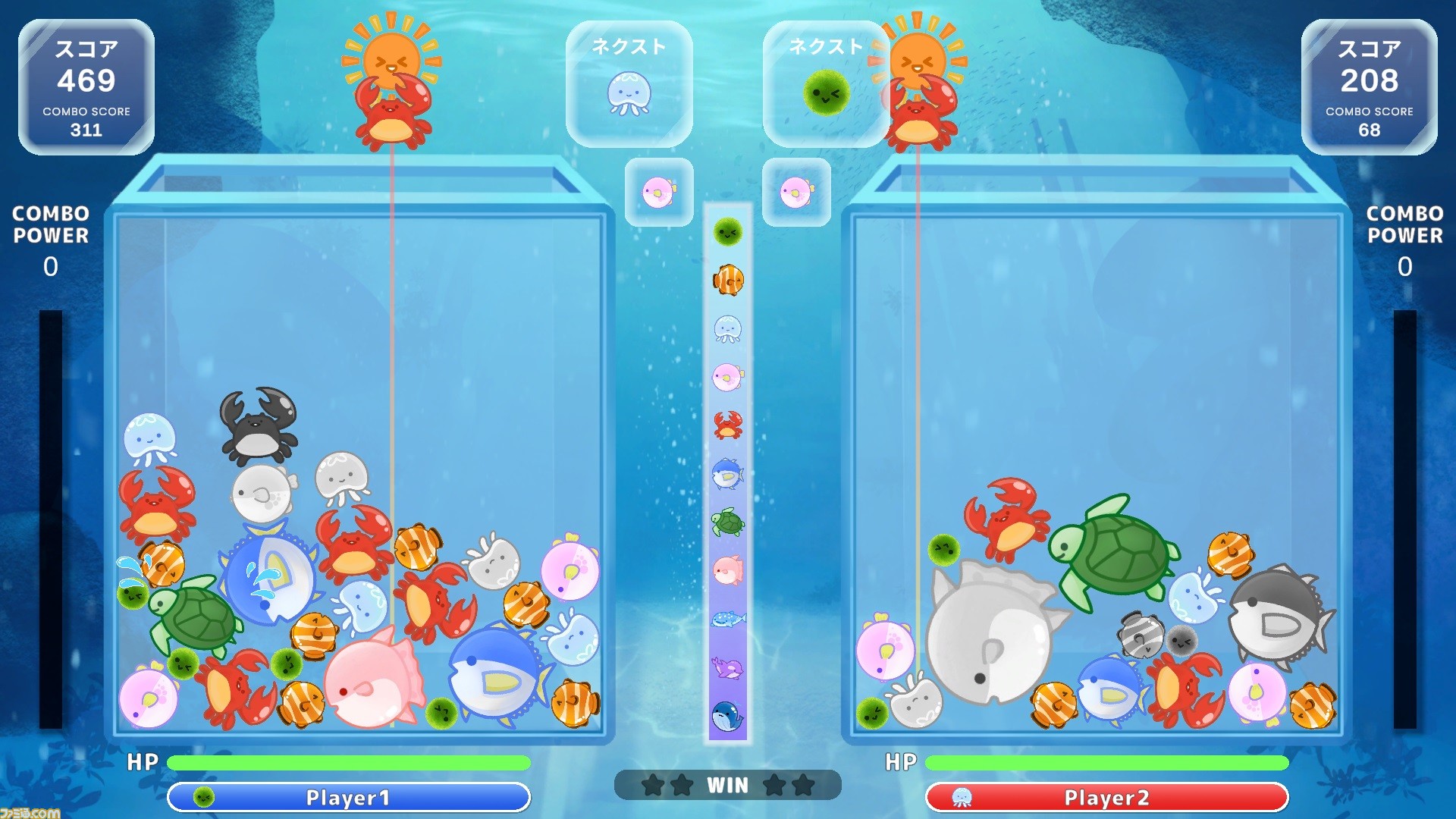
Task: Select the red crab icon in the evolution column
Action: pyautogui.click(x=726, y=423)
